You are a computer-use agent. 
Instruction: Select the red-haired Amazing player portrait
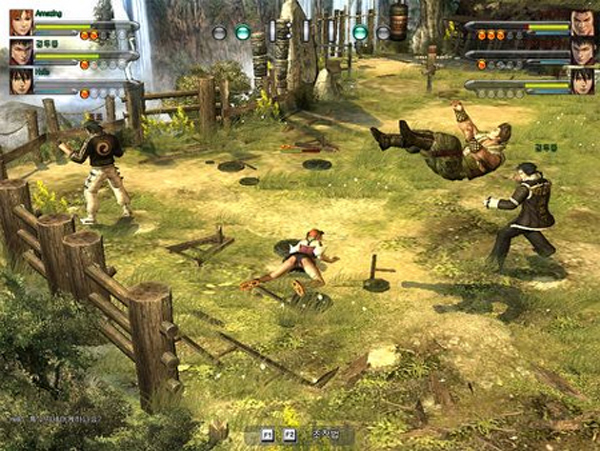point(21,22)
